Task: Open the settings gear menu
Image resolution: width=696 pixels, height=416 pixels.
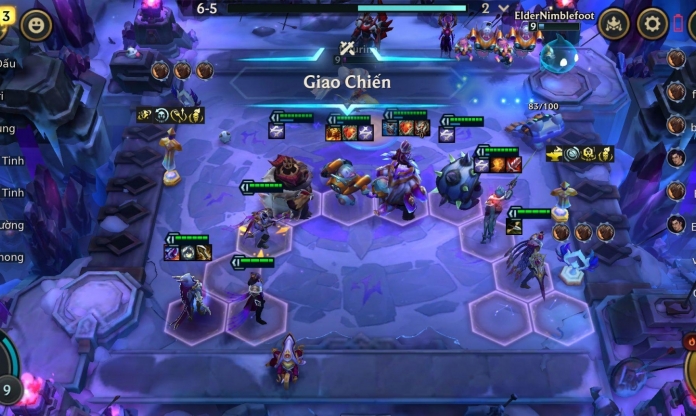Action: [652, 24]
